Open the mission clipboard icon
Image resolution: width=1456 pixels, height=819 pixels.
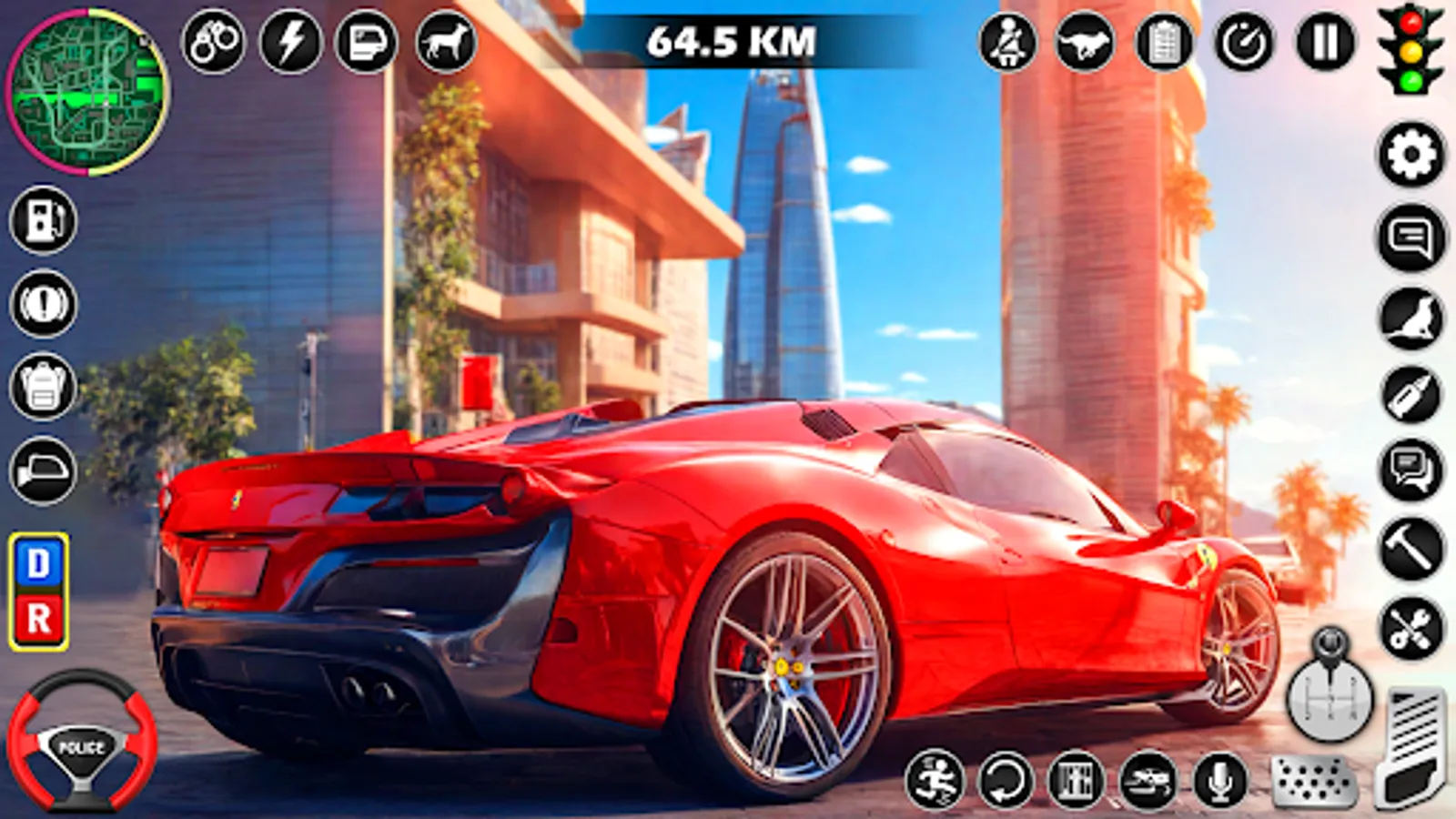[1163, 40]
